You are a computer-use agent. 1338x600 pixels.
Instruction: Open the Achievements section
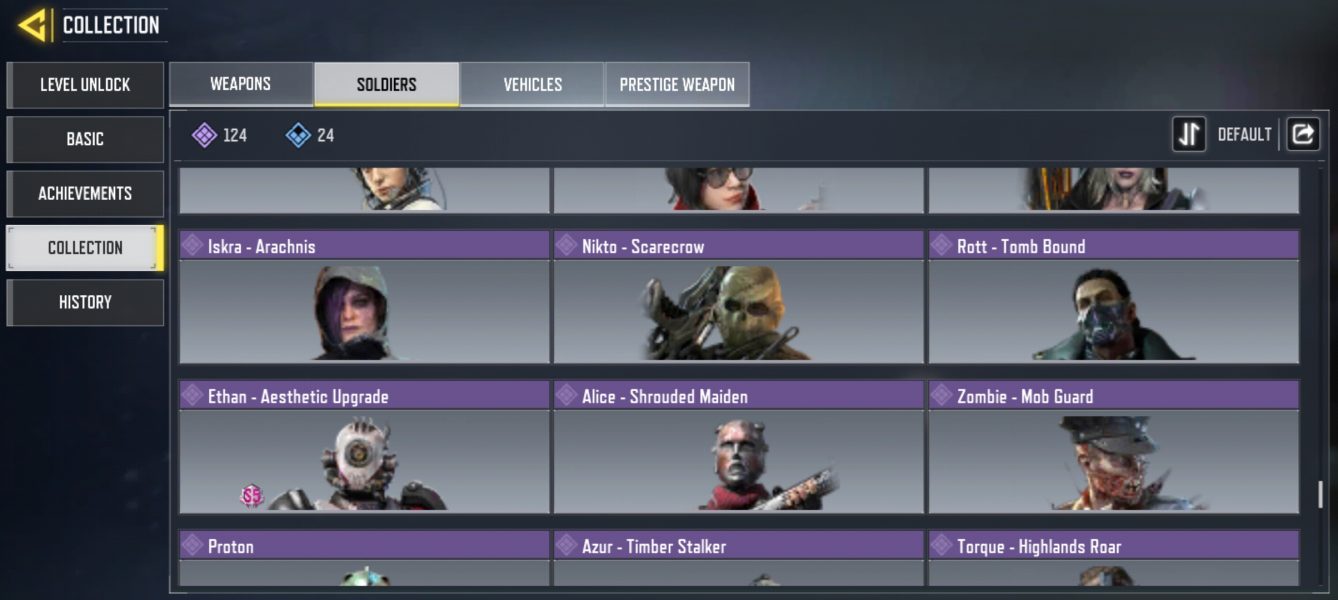click(85, 193)
